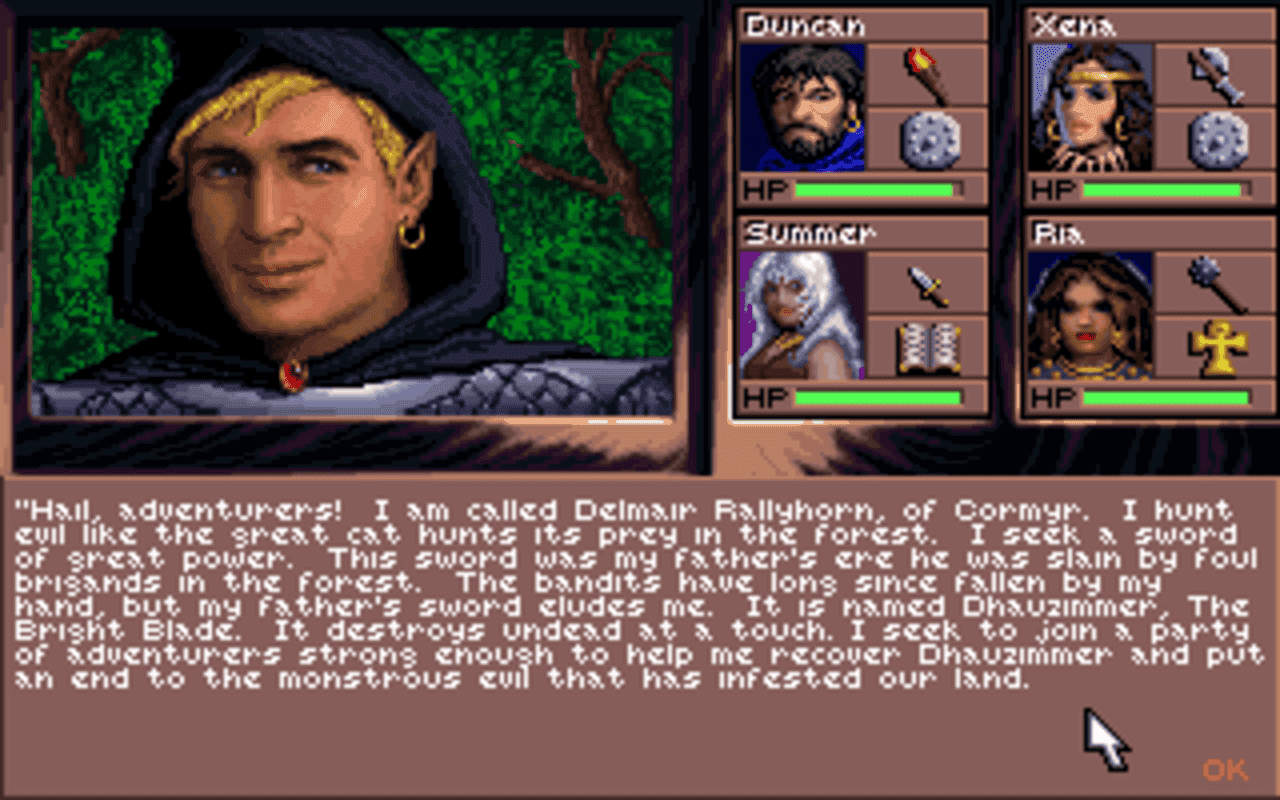Viewport: 1280px width, 800px height.
Task: Select Xena's mace weapon icon
Action: click(x=1215, y=75)
